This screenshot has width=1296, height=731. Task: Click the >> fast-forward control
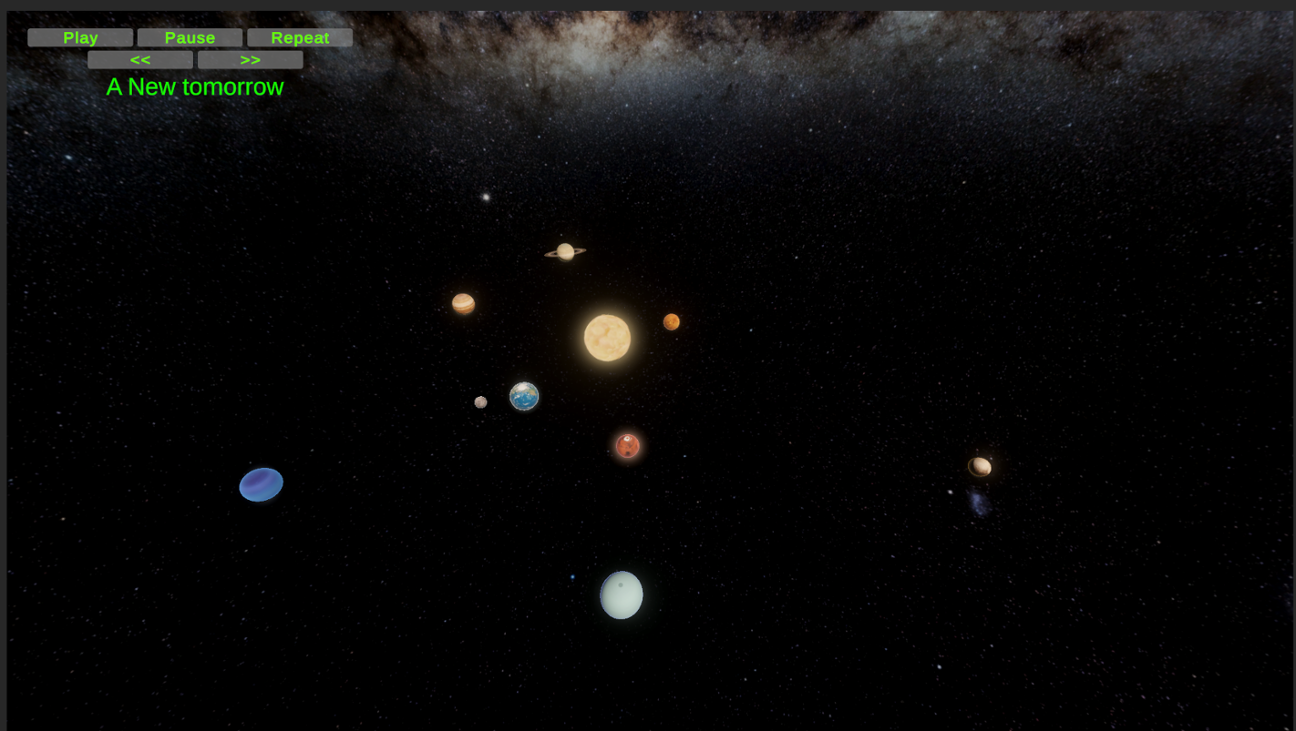pos(250,59)
